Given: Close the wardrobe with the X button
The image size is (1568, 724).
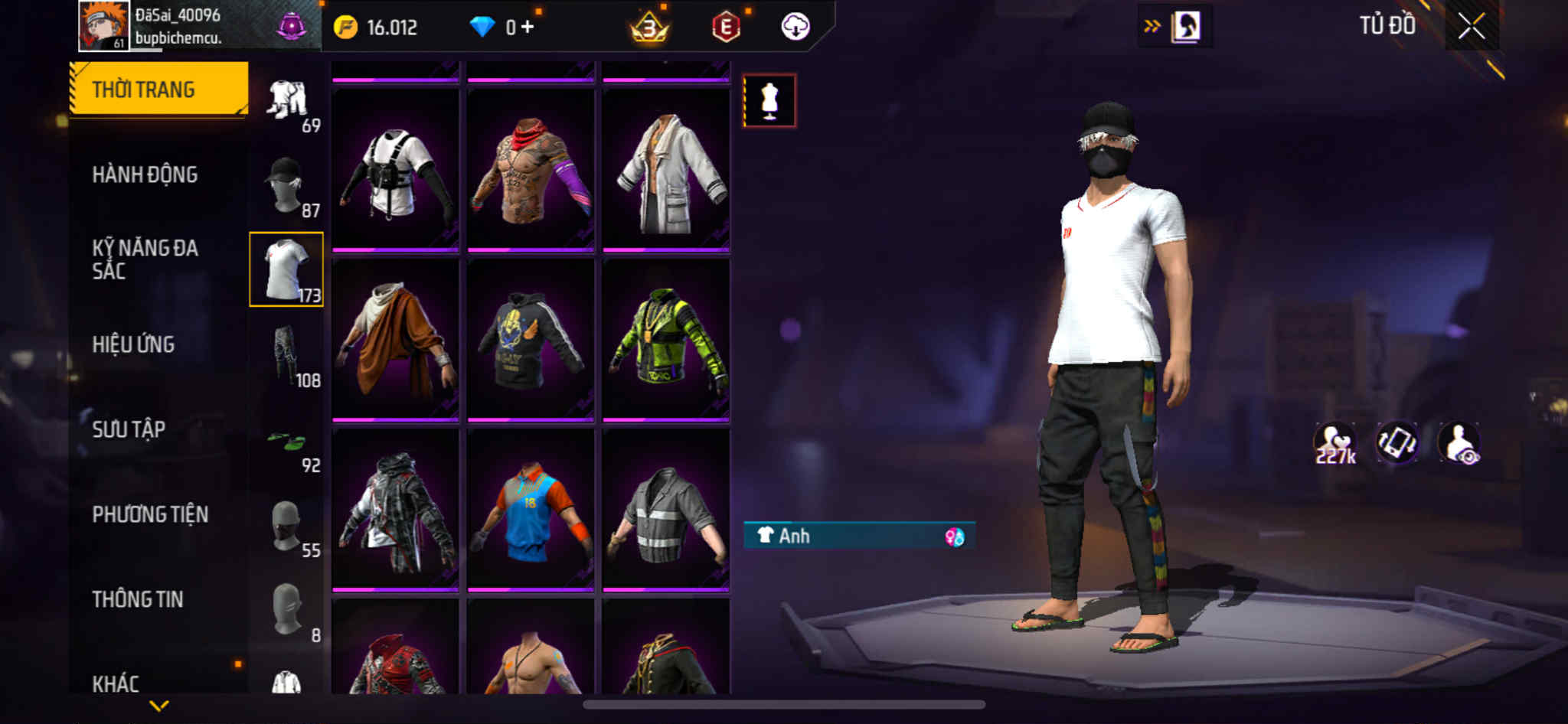Looking at the screenshot, I should (x=1471, y=27).
